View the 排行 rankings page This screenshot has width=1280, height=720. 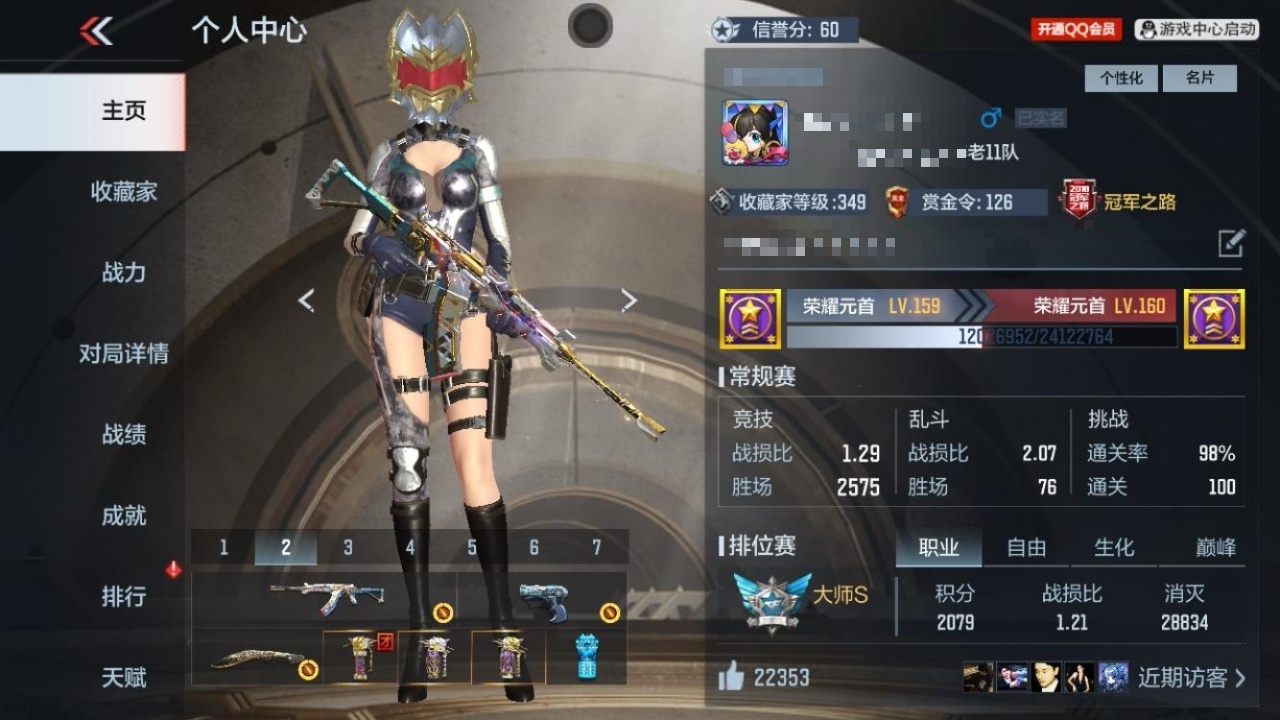point(124,596)
